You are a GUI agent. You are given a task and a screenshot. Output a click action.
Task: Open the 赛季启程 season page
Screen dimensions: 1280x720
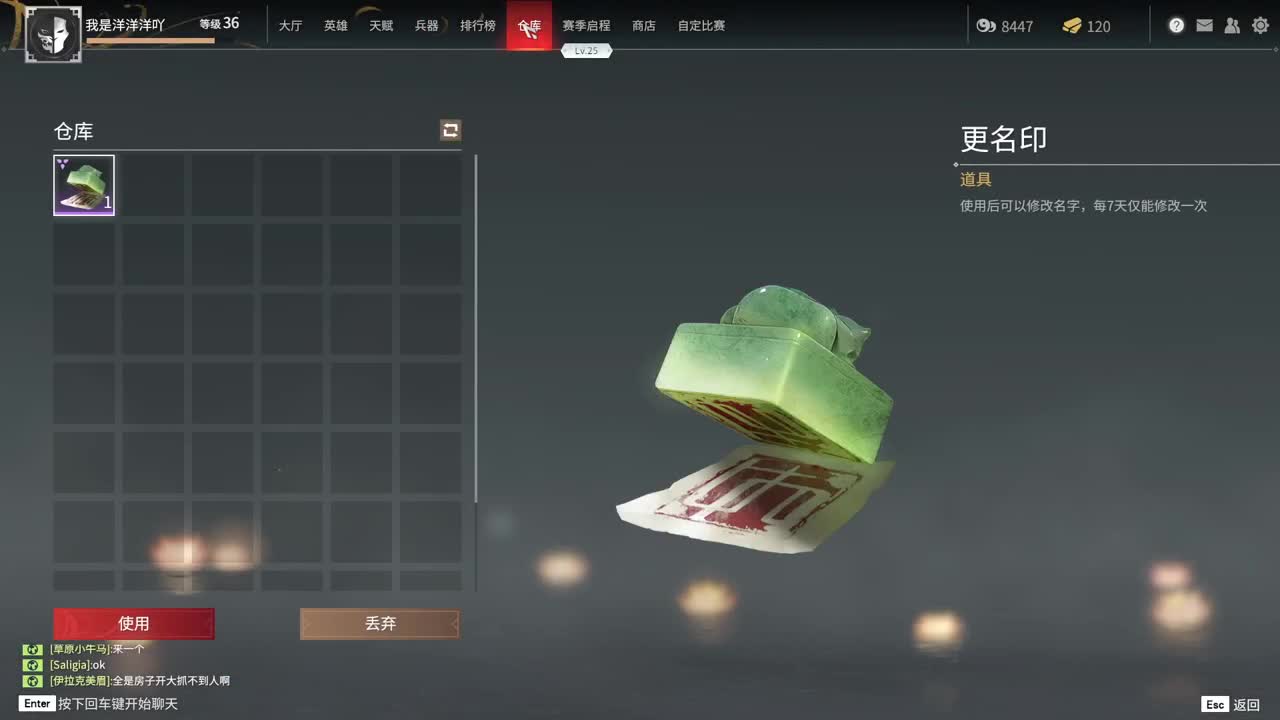pyautogui.click(x=587, y=25)
